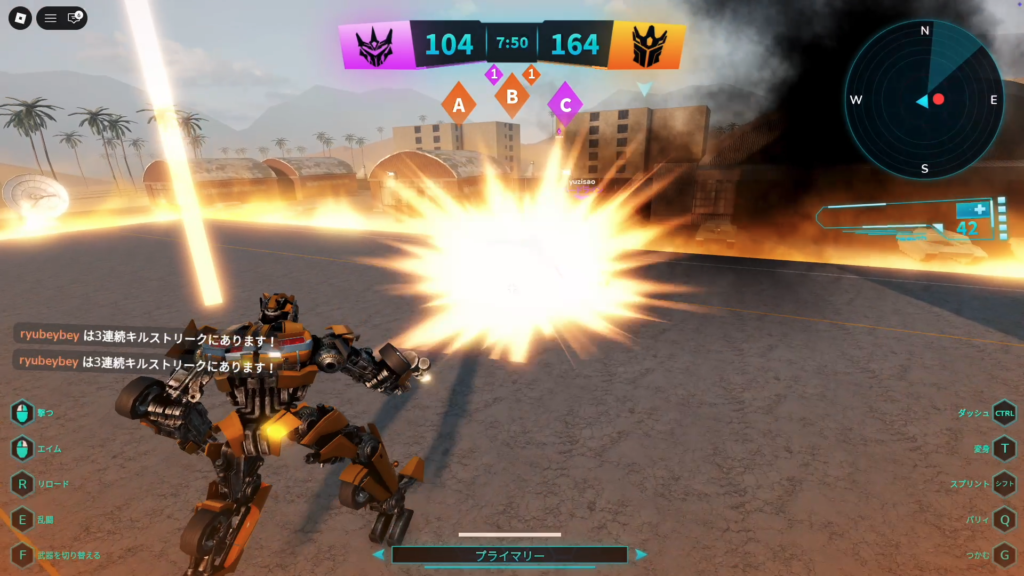
Task: Open the hamburger menu in the top bar
Action: click(50, 18)
